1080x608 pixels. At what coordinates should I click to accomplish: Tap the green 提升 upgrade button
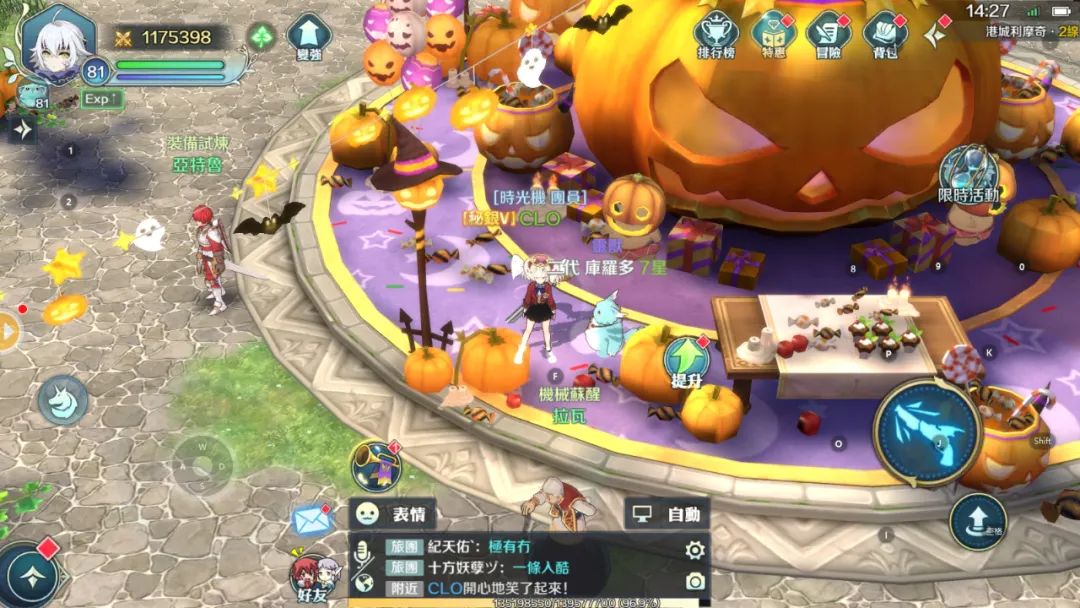pos(686,360)
